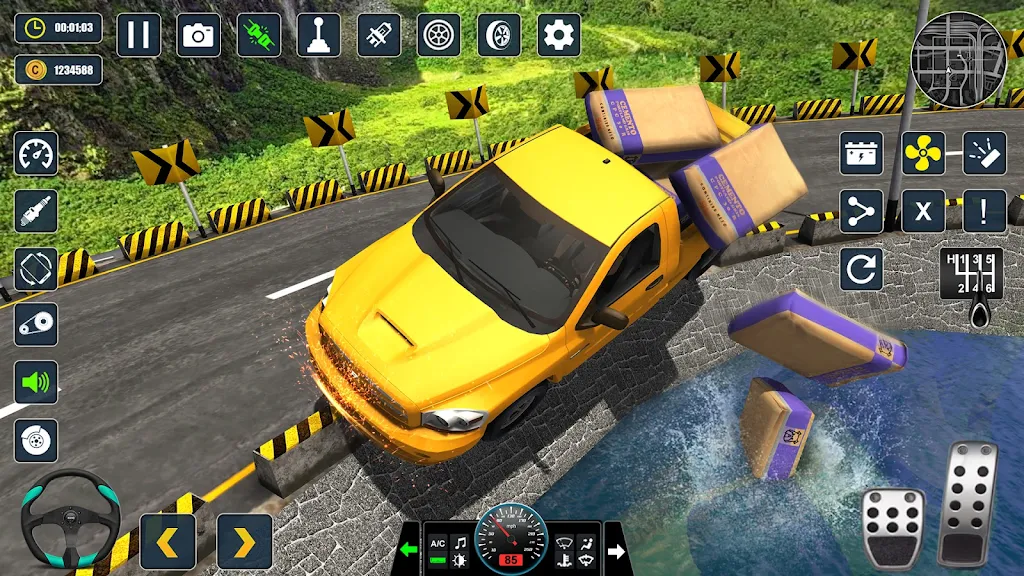Apply the brake pedal
This screenshot has width=1024, height=576.
point(893,527)
